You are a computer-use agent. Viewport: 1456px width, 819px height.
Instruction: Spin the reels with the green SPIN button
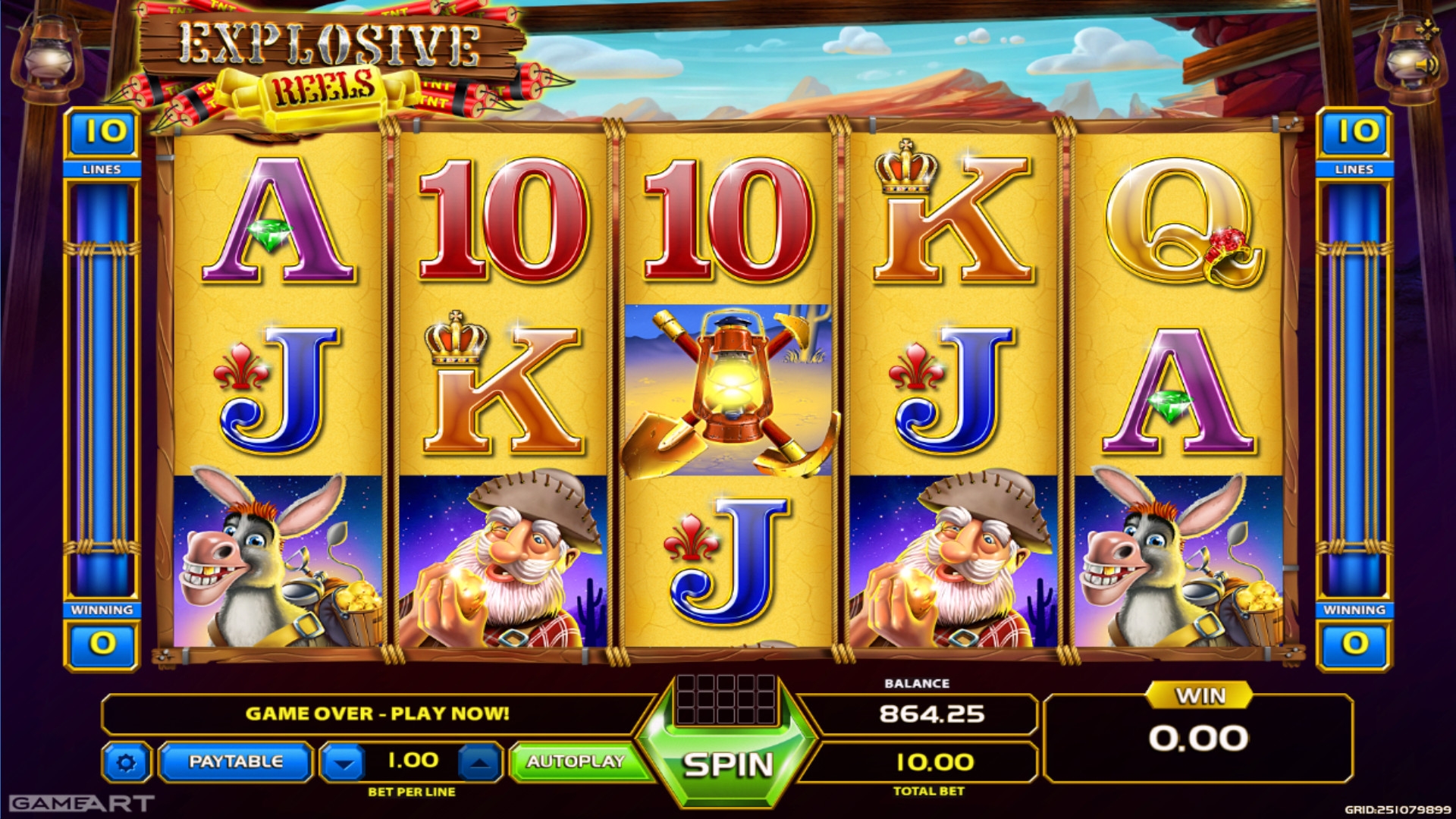[x=728, y=764]
